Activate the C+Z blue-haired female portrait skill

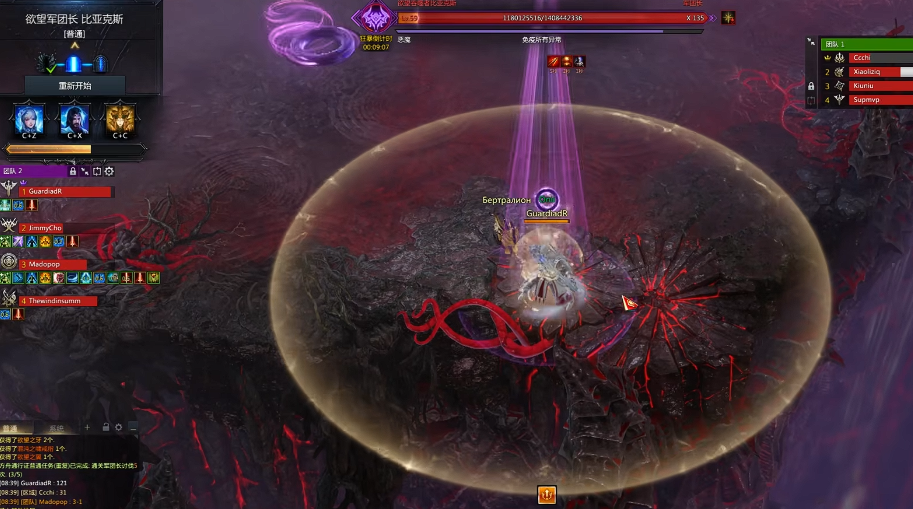27,120
